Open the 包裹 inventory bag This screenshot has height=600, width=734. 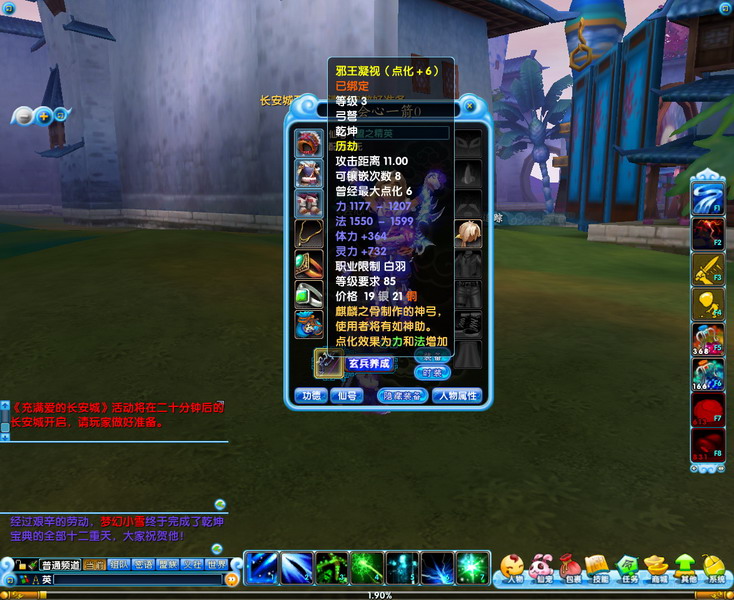571,568
